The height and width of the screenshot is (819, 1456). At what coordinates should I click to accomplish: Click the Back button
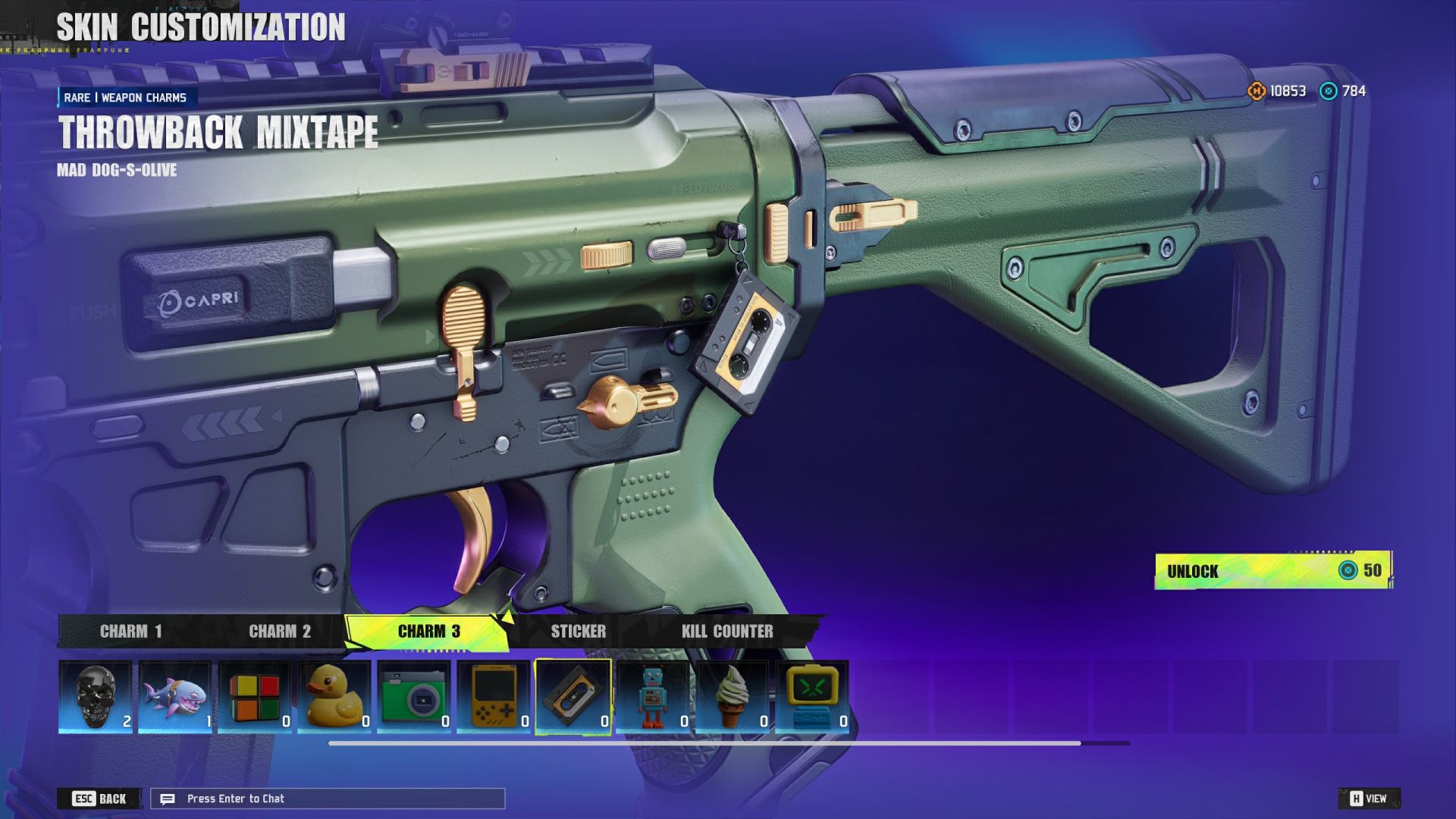99,799
